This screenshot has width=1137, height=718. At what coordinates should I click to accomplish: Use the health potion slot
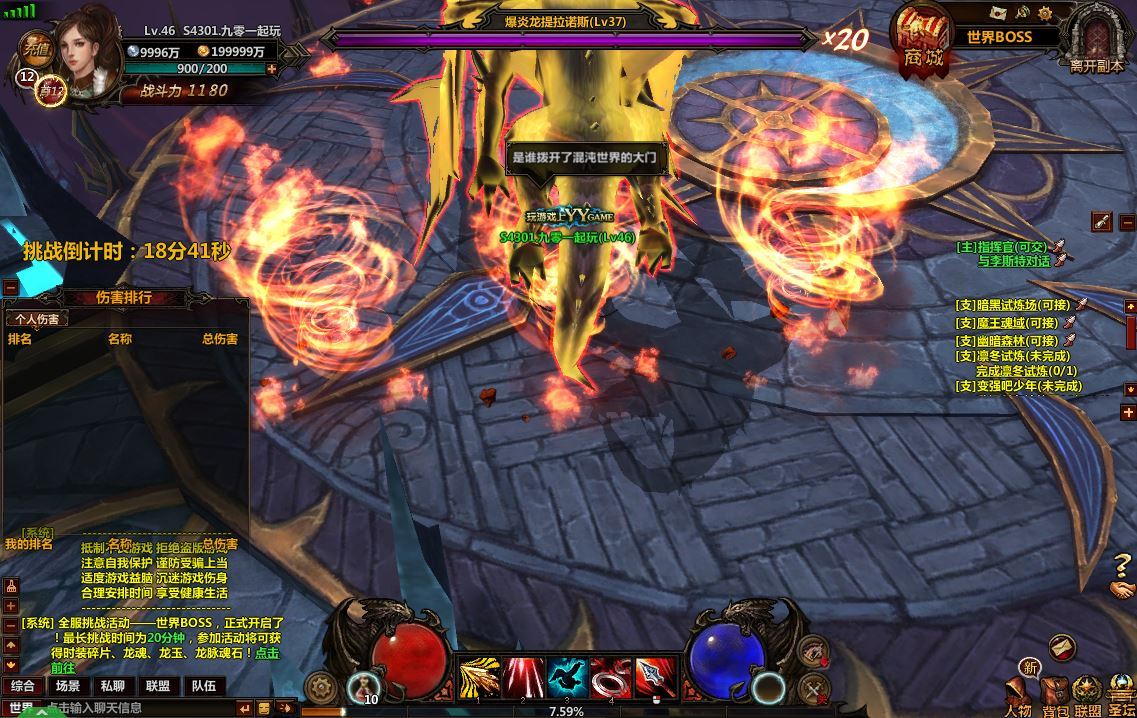361,686
